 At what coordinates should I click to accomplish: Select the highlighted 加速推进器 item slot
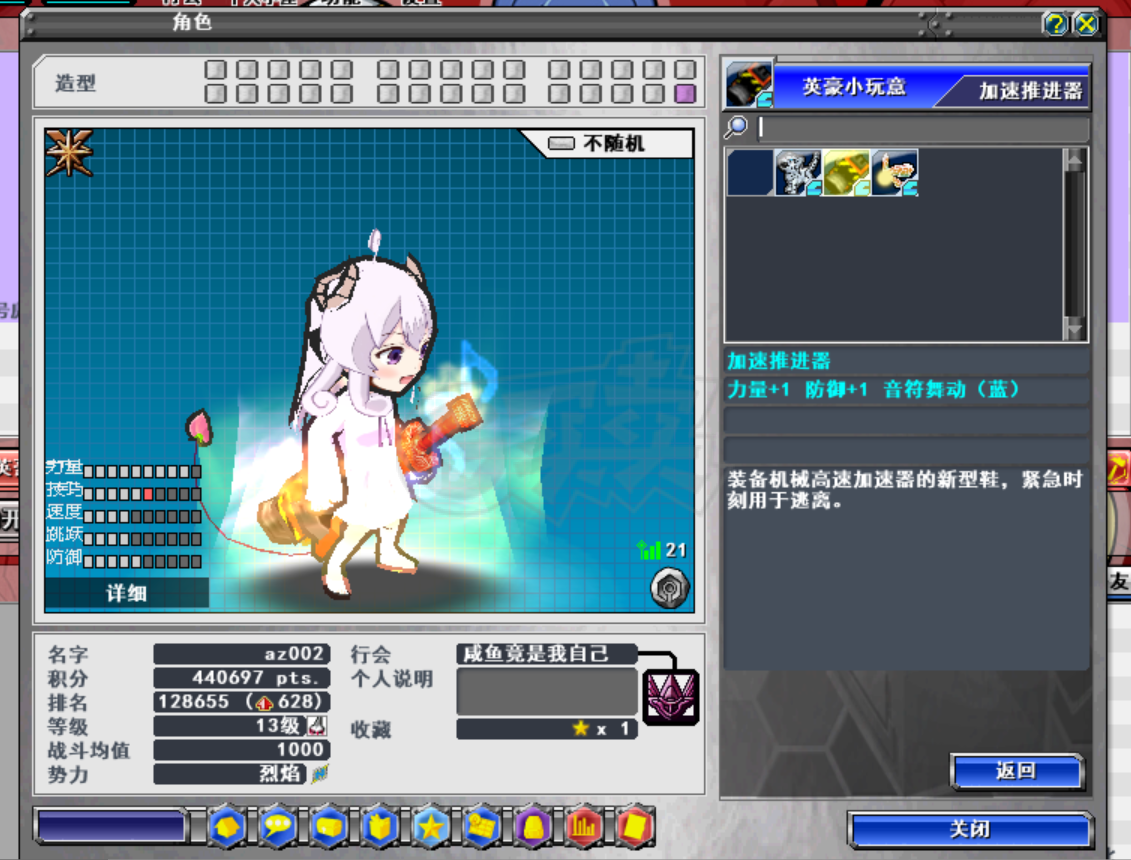(846, 172)
